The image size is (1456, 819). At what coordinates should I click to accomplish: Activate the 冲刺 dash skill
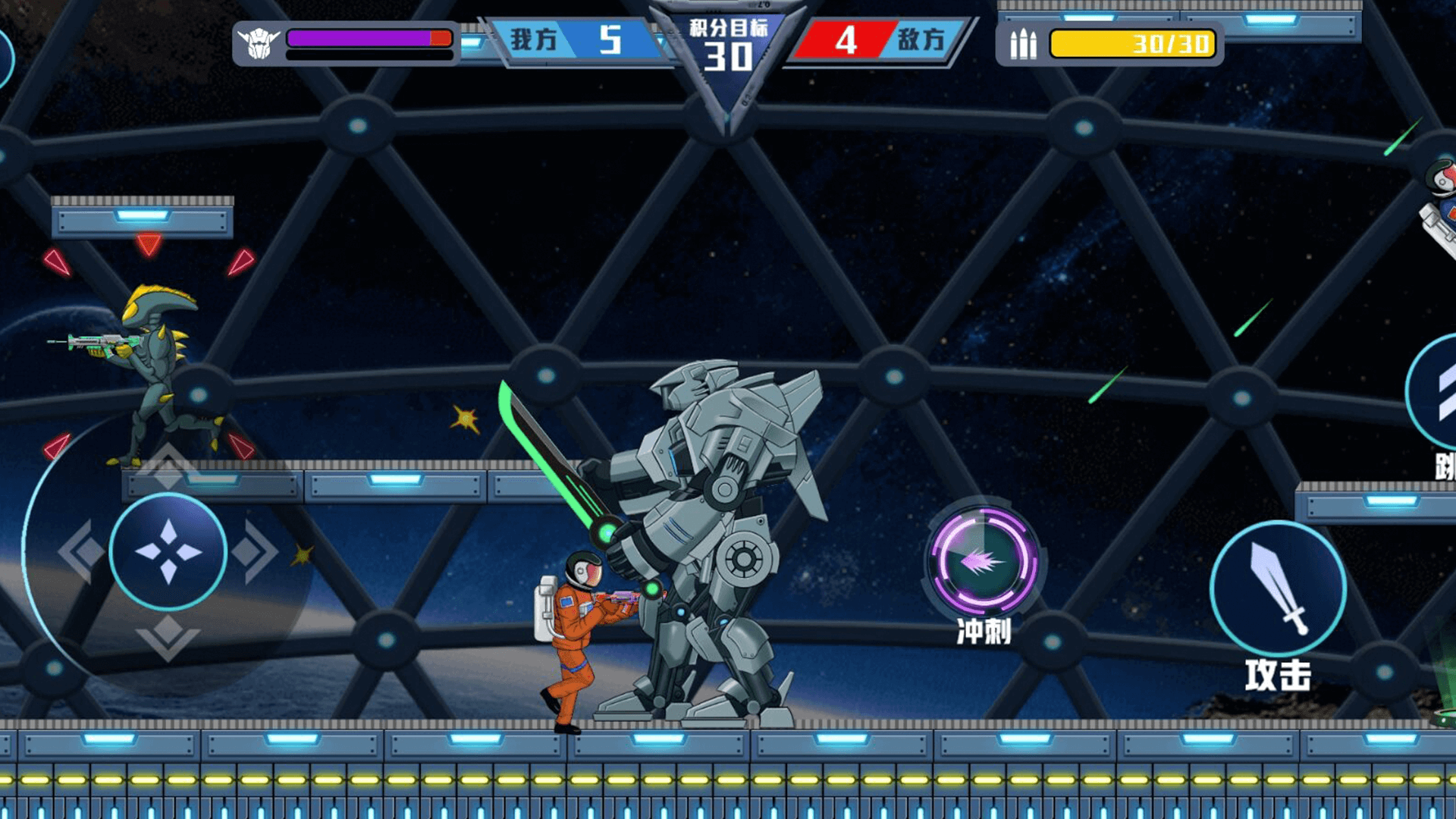pos(984,561)
